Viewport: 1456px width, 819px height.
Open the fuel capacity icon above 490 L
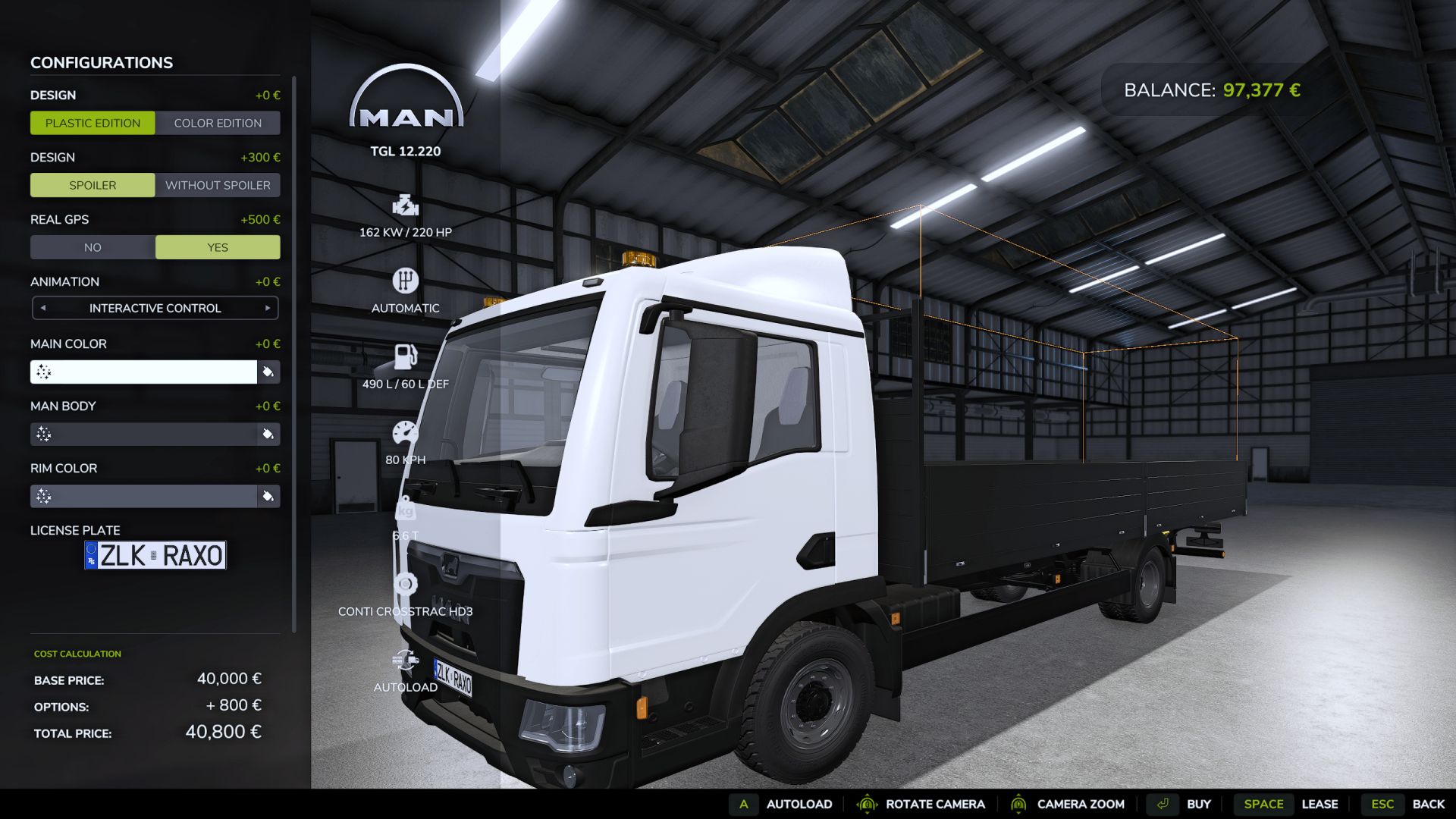406,355
